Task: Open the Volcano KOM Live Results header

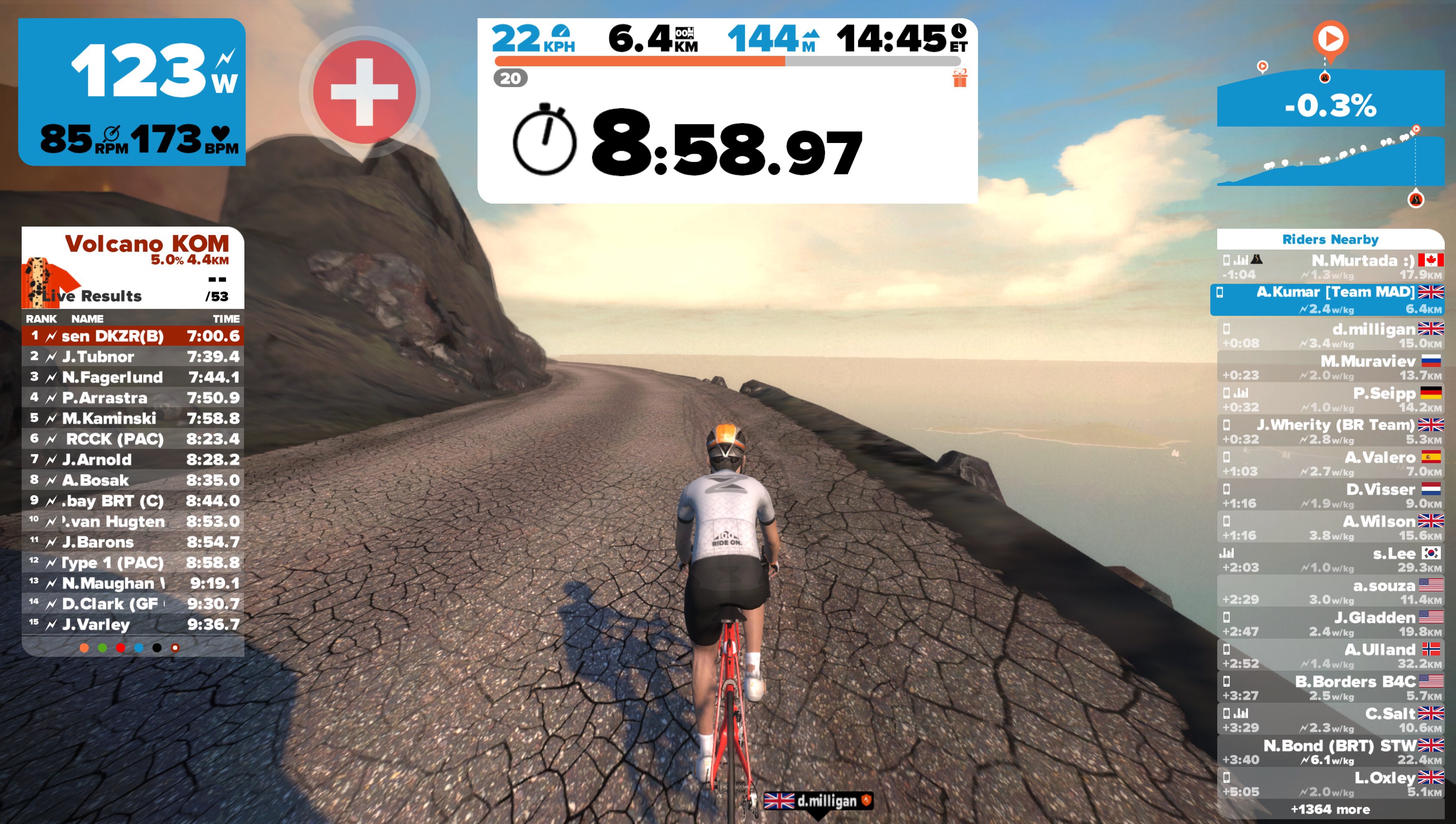Action: (133, 267)
